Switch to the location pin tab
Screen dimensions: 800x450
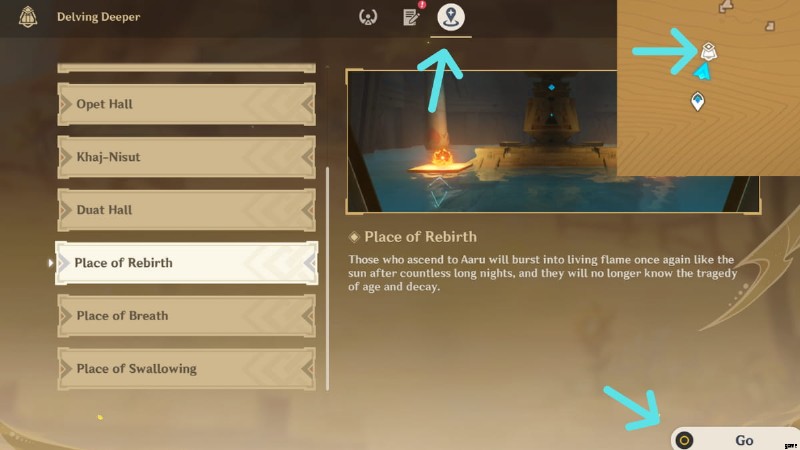452,17
